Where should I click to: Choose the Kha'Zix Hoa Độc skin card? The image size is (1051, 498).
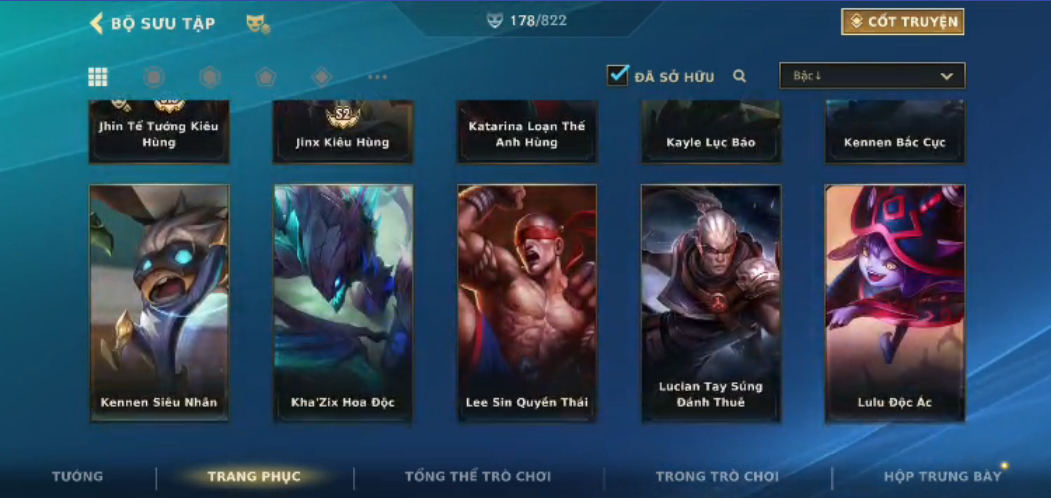tap(343, 303)
